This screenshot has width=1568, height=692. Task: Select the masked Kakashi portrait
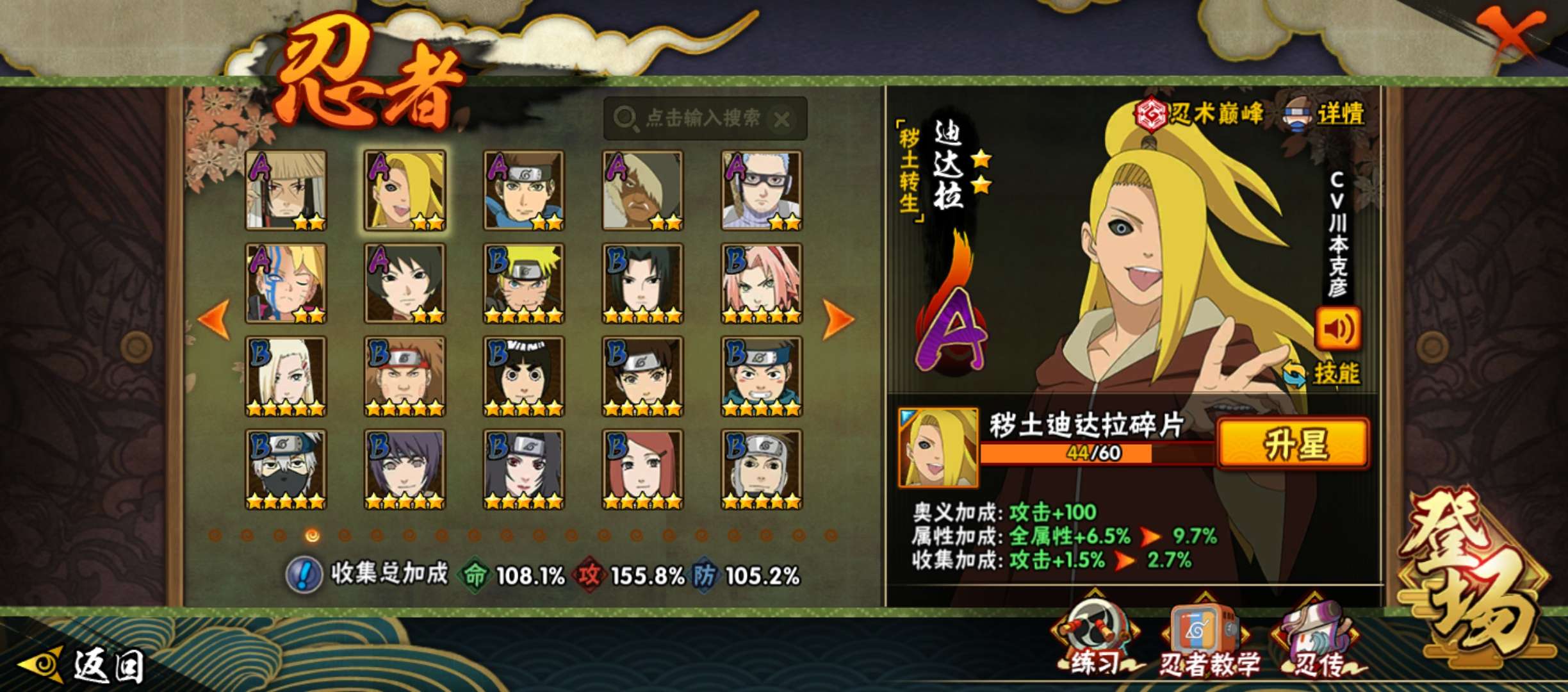pyautogui.click(x=286, y=469)
